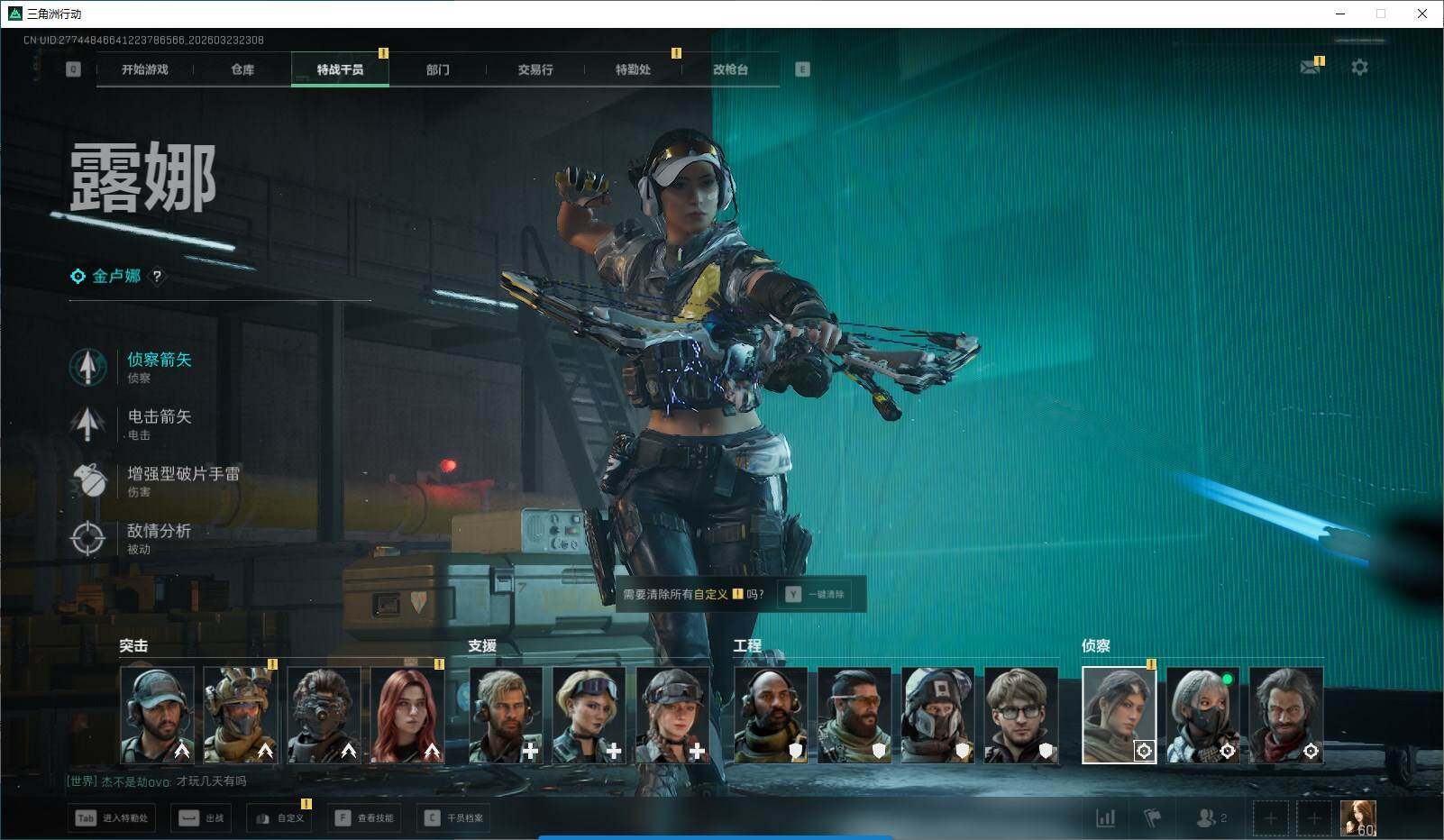Select the 电击箭矢 skill
This screenshot has height=840, width=1444.
(x=159, y=417)
